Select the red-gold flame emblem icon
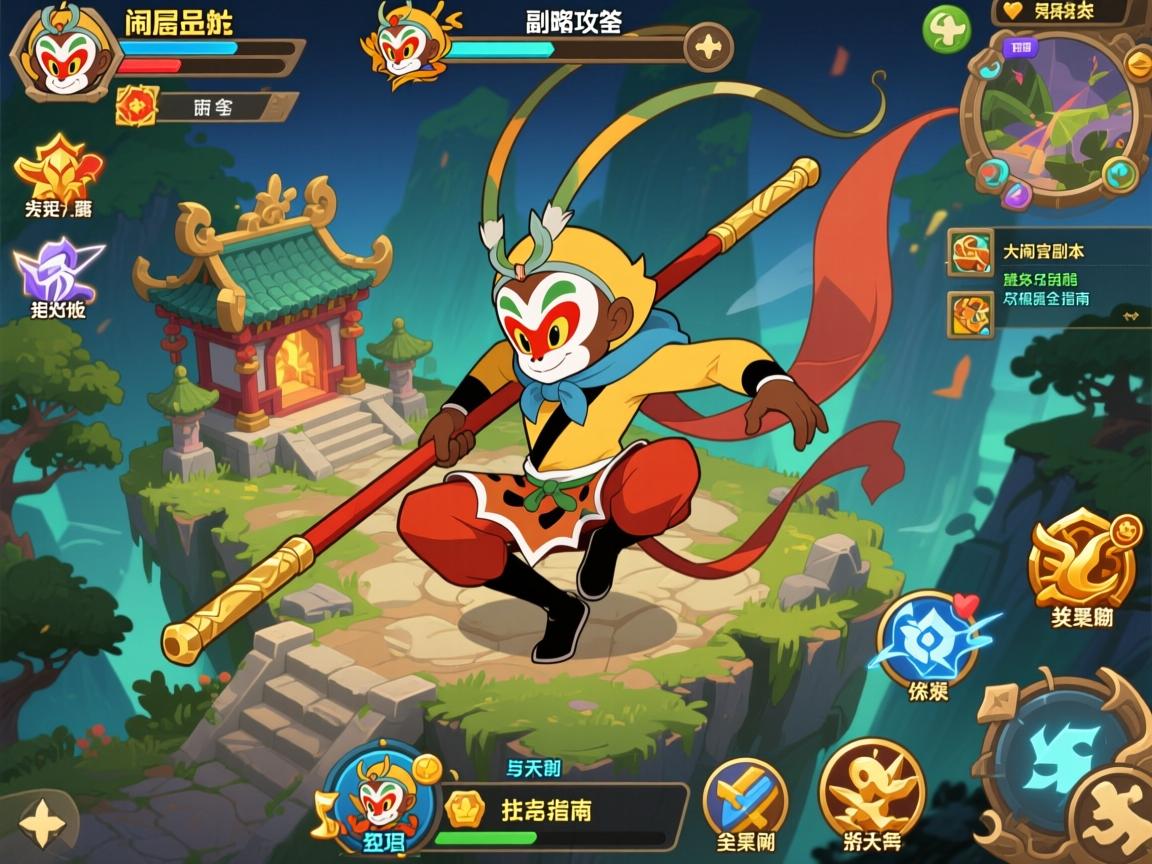Viewport: 1152px width, 864px height. click(58, 168)
